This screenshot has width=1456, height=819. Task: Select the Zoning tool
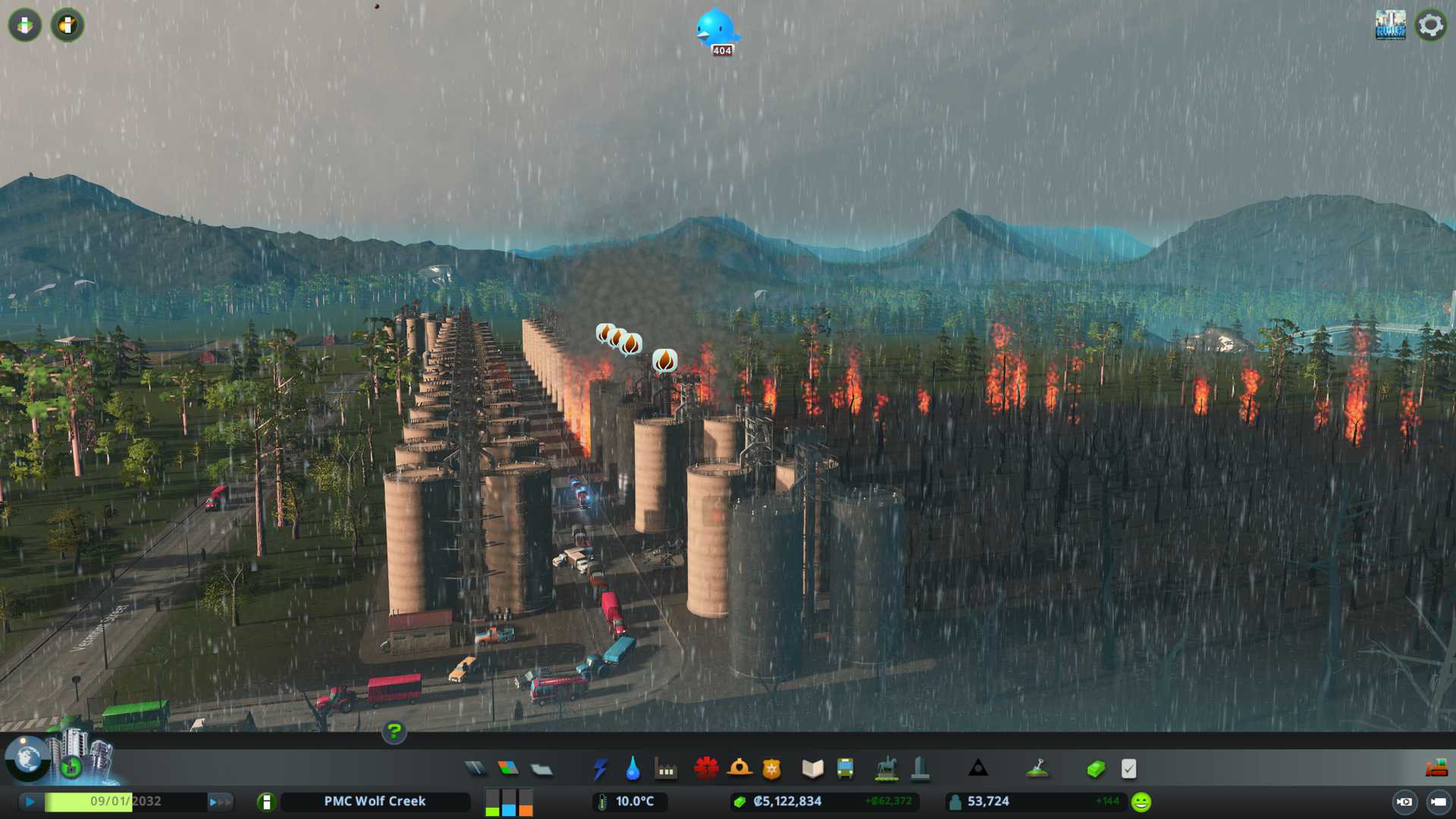coord(508,769)
